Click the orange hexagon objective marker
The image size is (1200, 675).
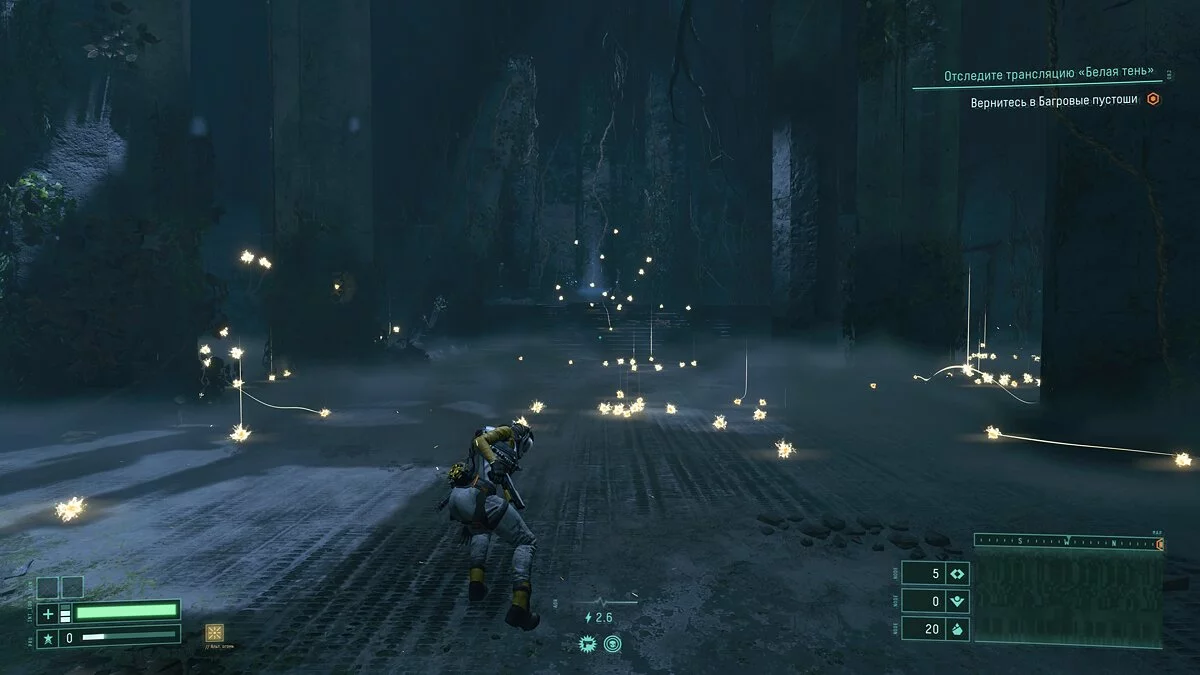[1153, 99]
